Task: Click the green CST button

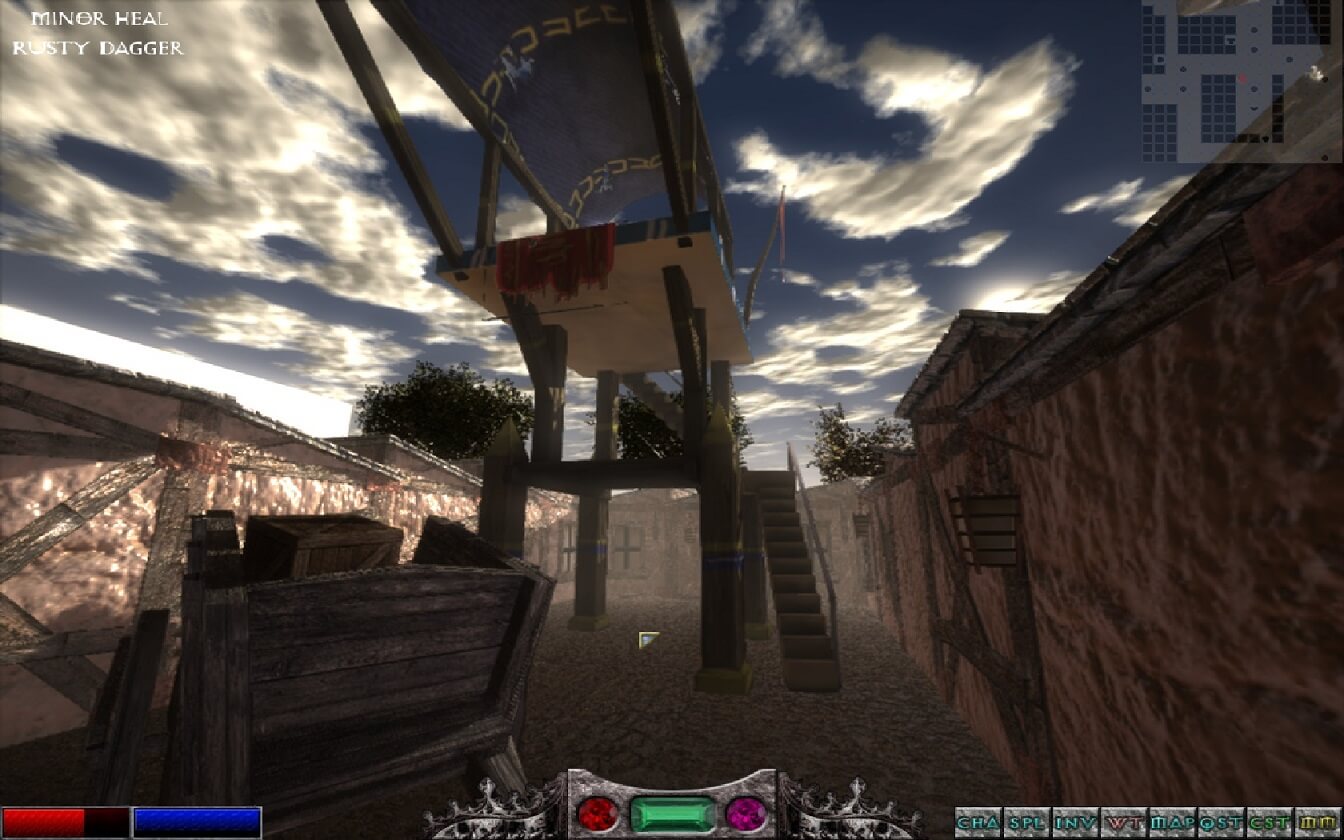Action: point(1268,823)
